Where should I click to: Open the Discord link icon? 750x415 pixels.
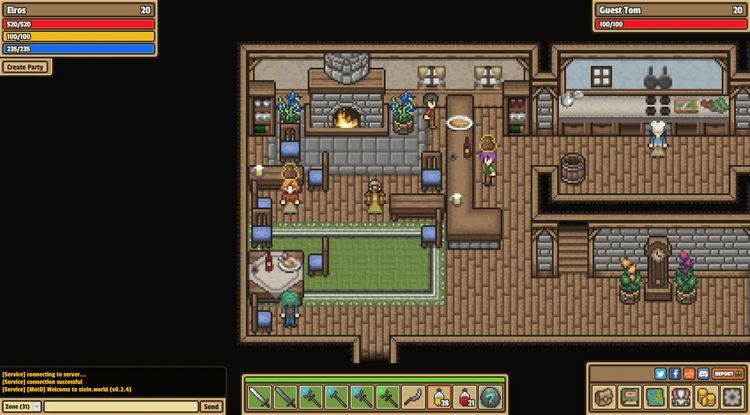[703, 373]
